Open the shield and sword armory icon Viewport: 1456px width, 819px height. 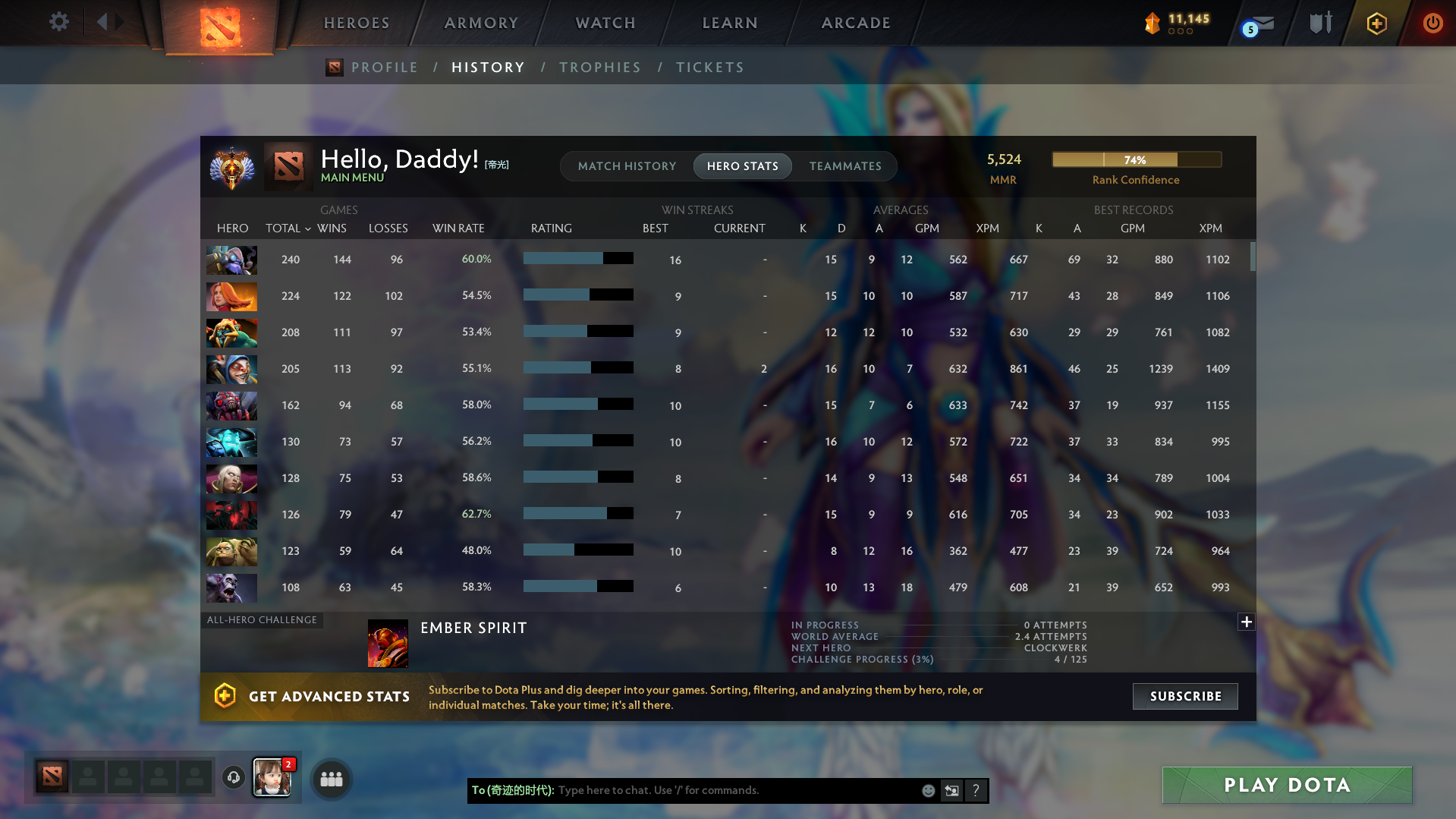point(1320,23)
